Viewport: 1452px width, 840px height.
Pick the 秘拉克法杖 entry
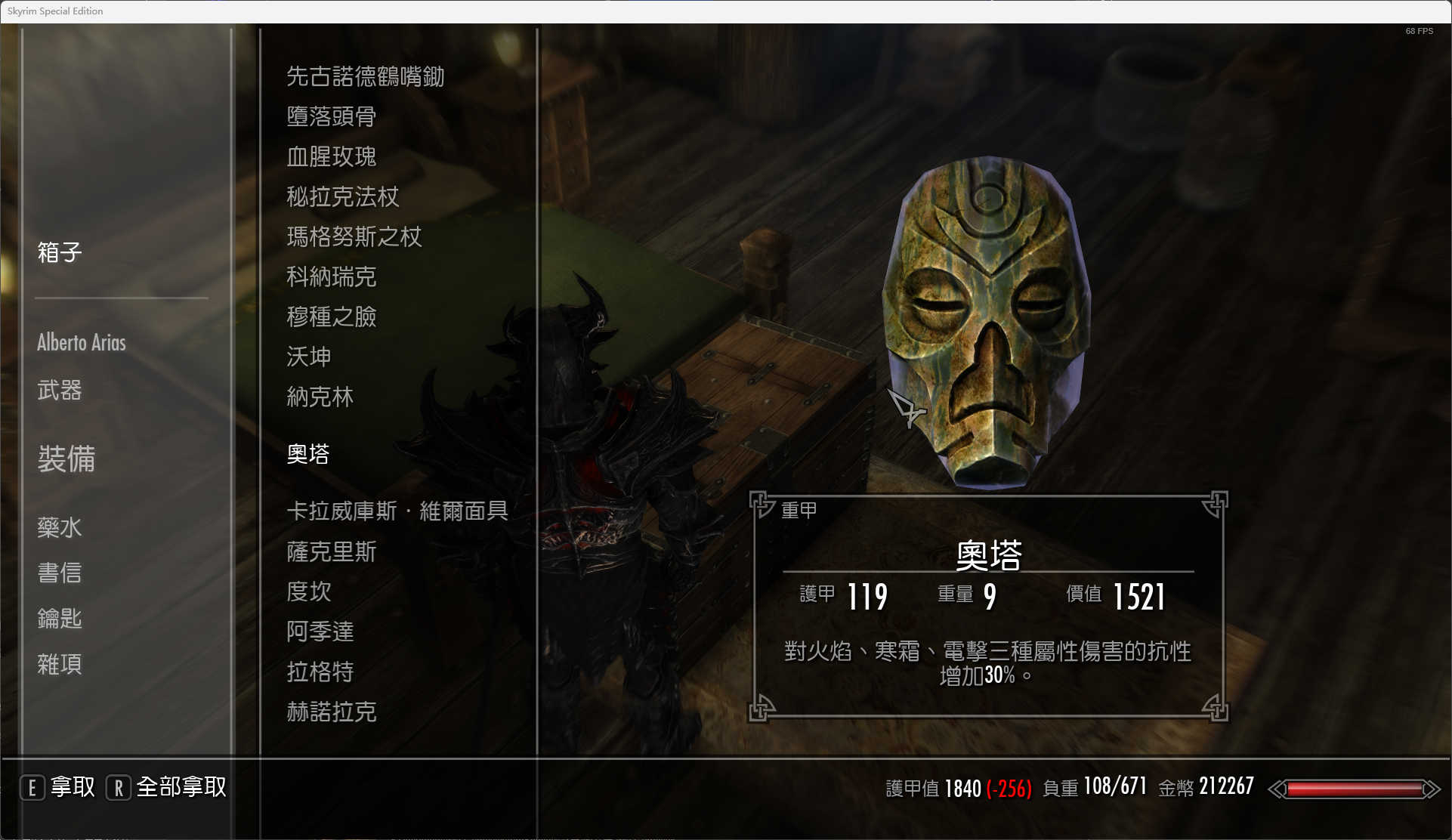pos(342,197)
